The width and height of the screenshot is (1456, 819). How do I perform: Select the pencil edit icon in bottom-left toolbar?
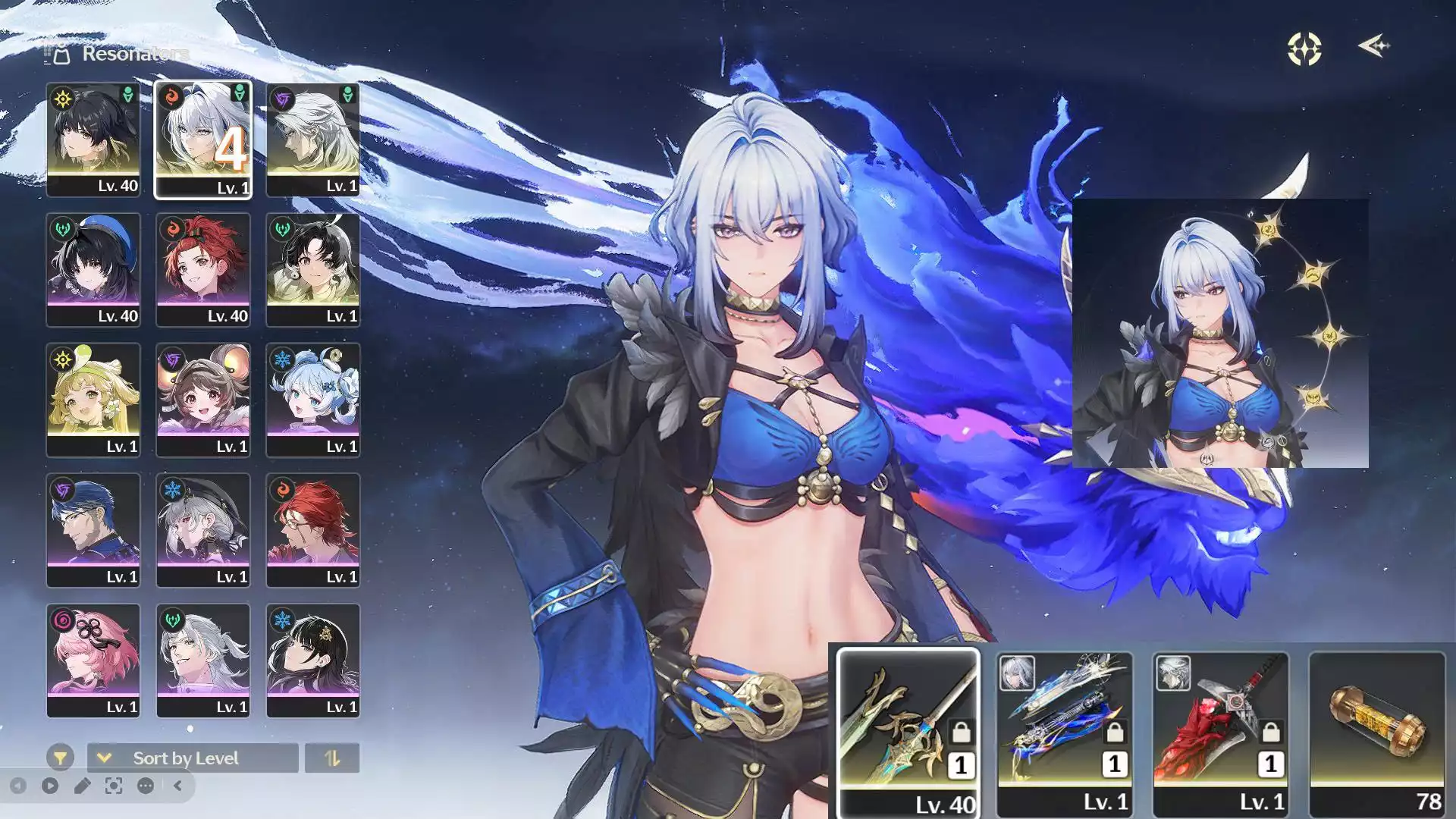pyautogui.click(x=83, y=786)
